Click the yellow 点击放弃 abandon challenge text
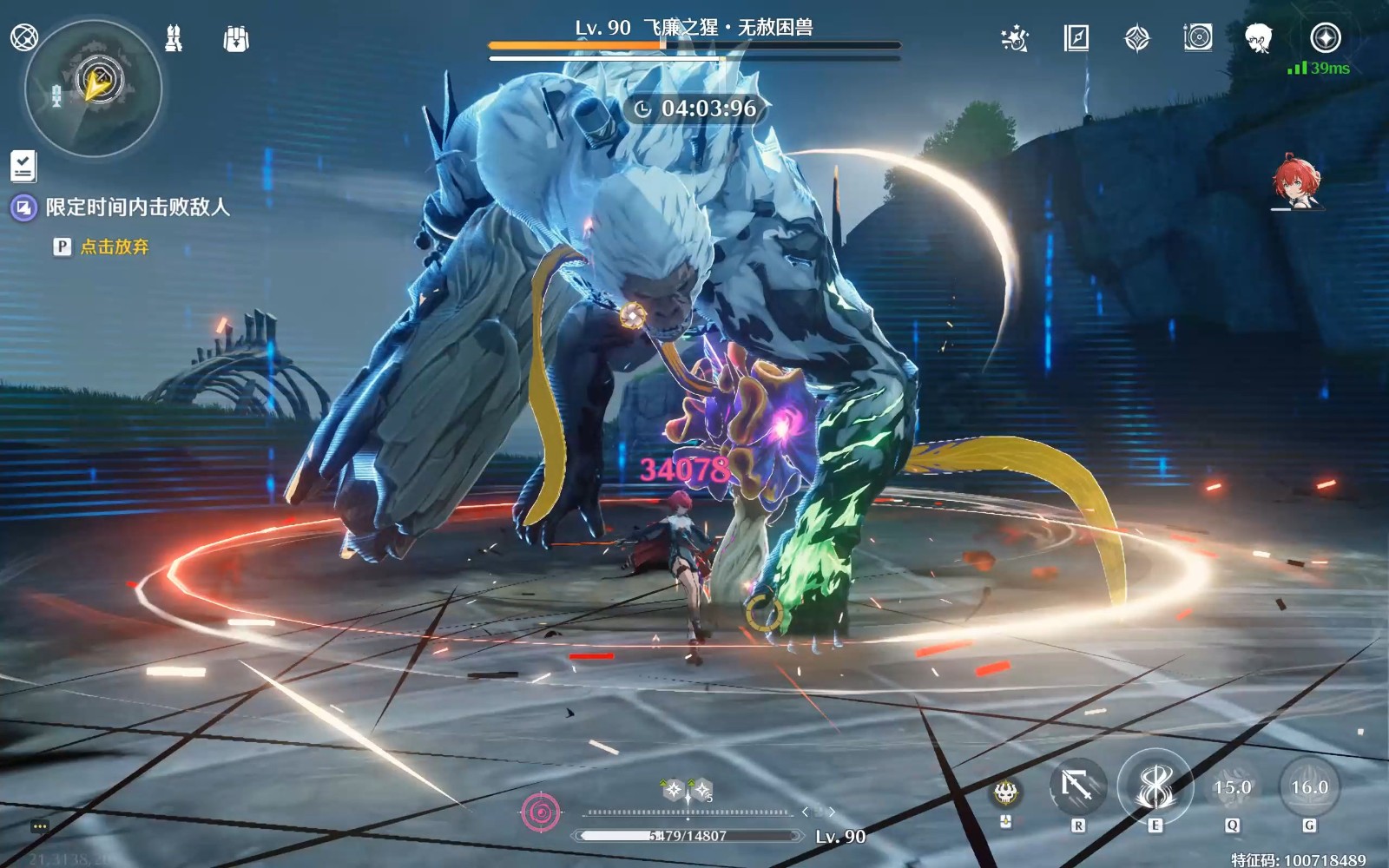Screen dimensions: 1389x868 [115, 247]
